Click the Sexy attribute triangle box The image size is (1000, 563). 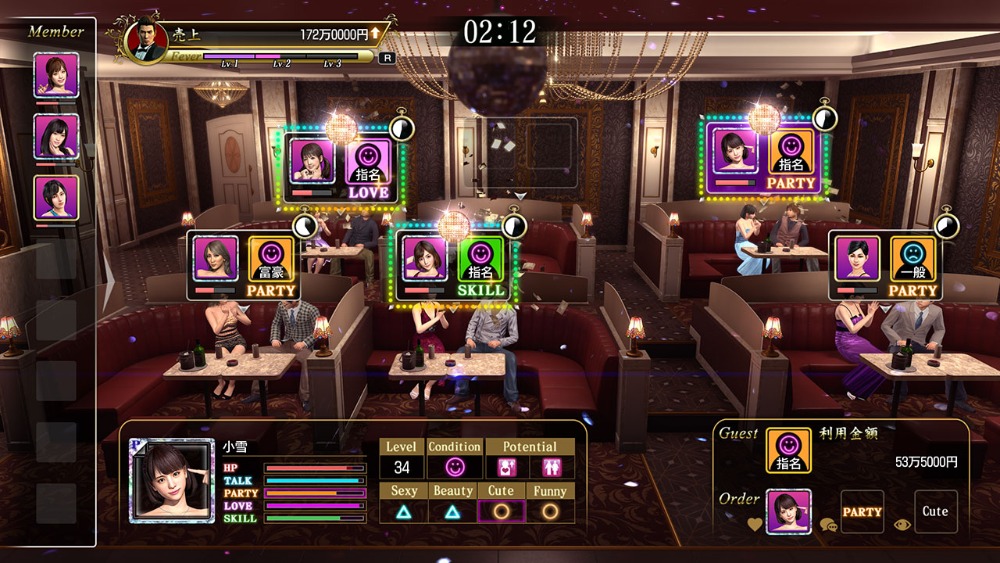(403, 511)
